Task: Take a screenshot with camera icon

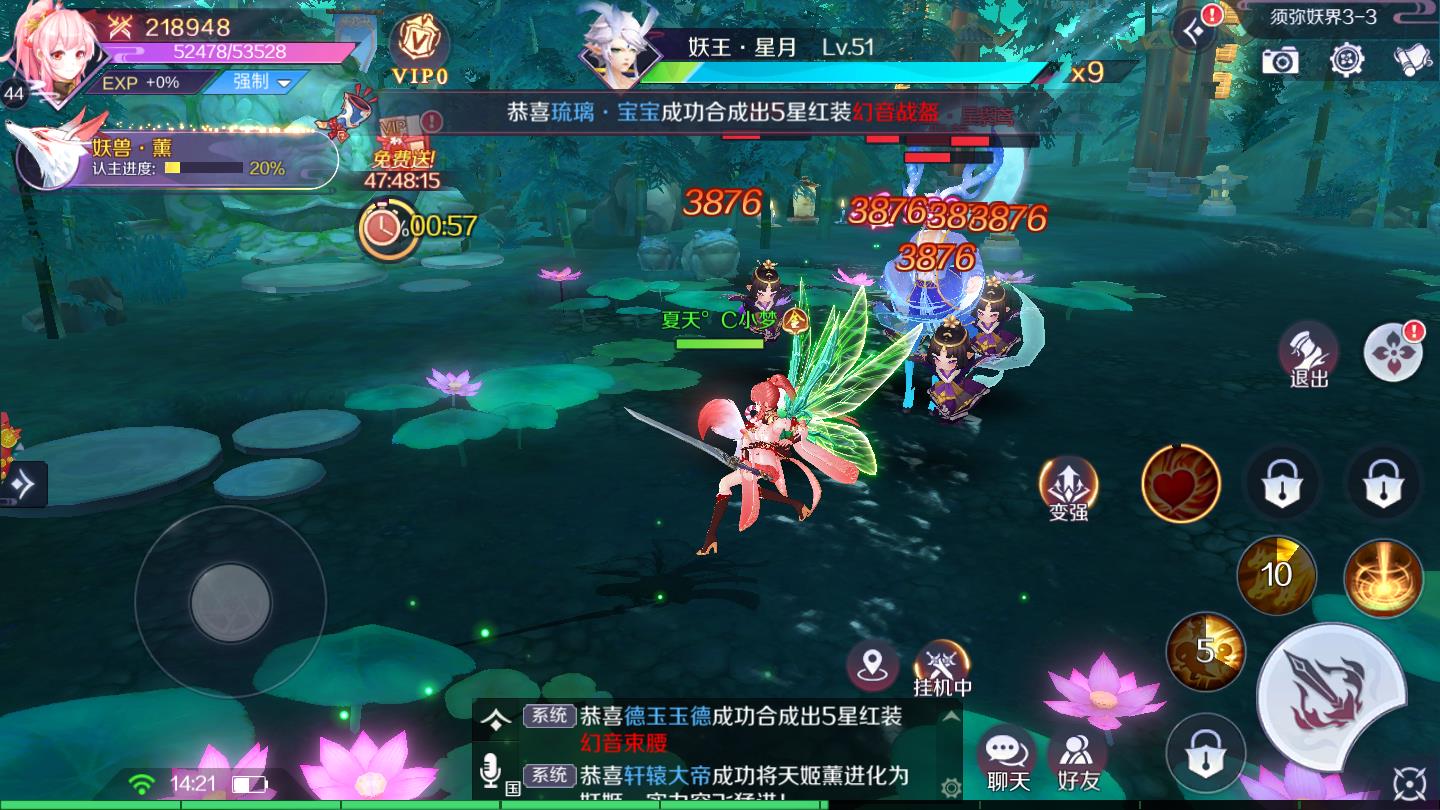Action: (1280, 60)
